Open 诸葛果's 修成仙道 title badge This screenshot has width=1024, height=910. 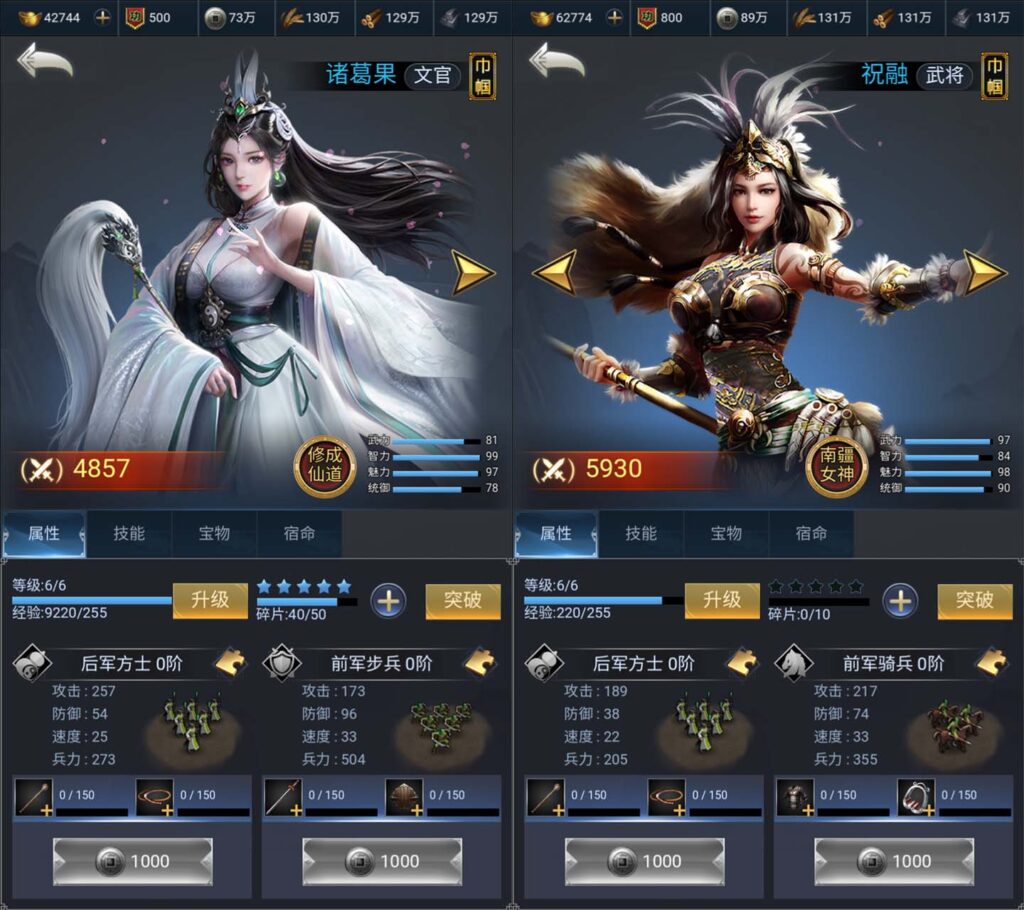[324, 467]
